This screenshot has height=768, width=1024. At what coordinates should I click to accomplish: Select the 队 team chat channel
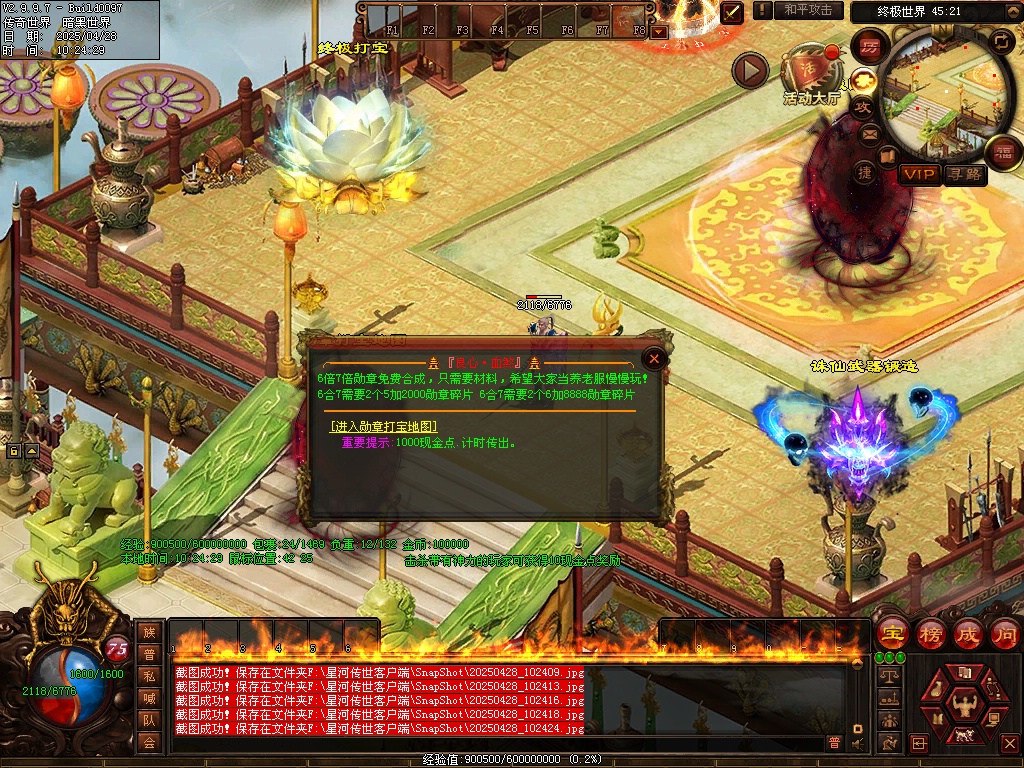[149, 720]
